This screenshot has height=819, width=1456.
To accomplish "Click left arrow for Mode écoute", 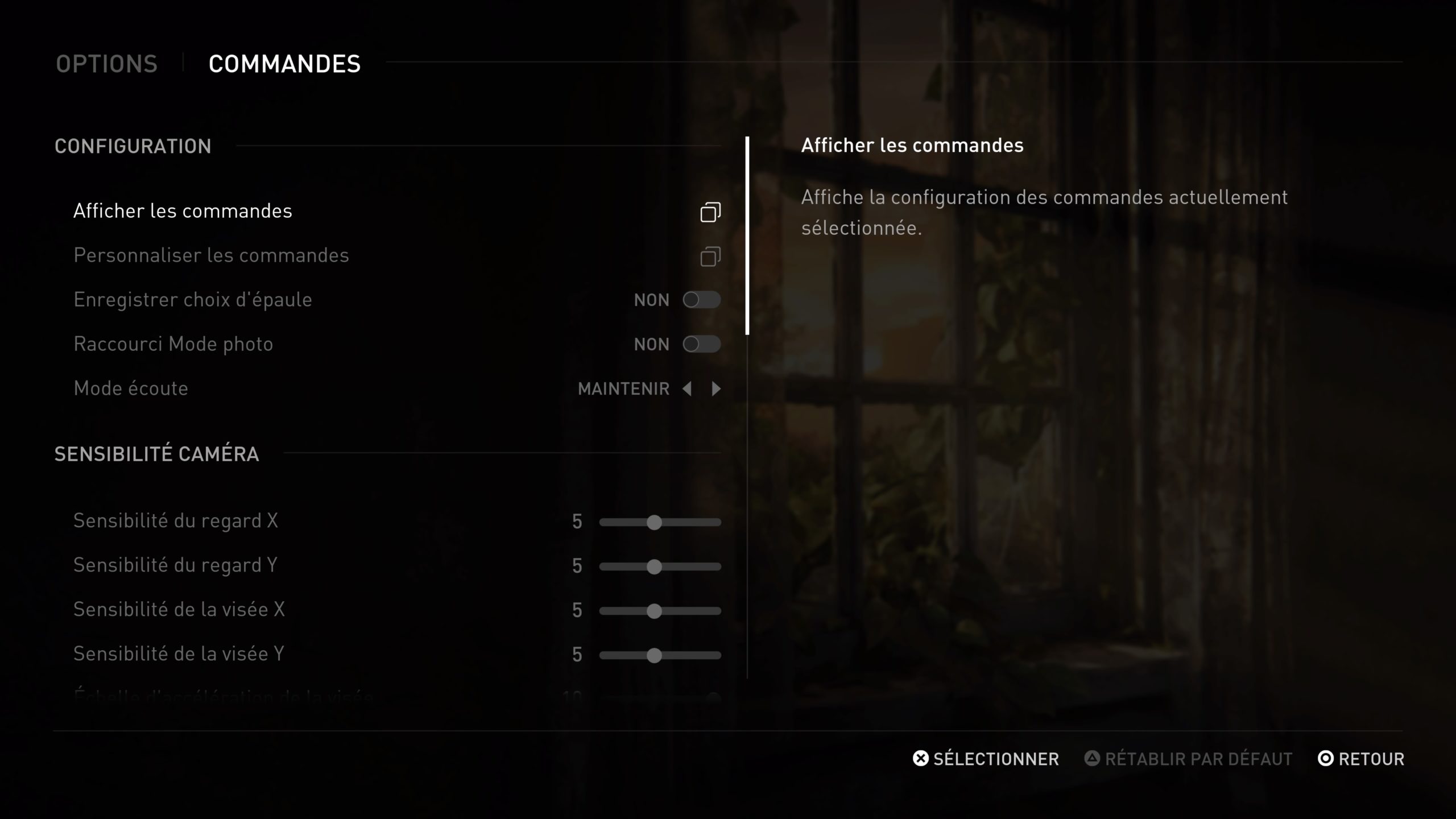I will (x=687, y=388).
